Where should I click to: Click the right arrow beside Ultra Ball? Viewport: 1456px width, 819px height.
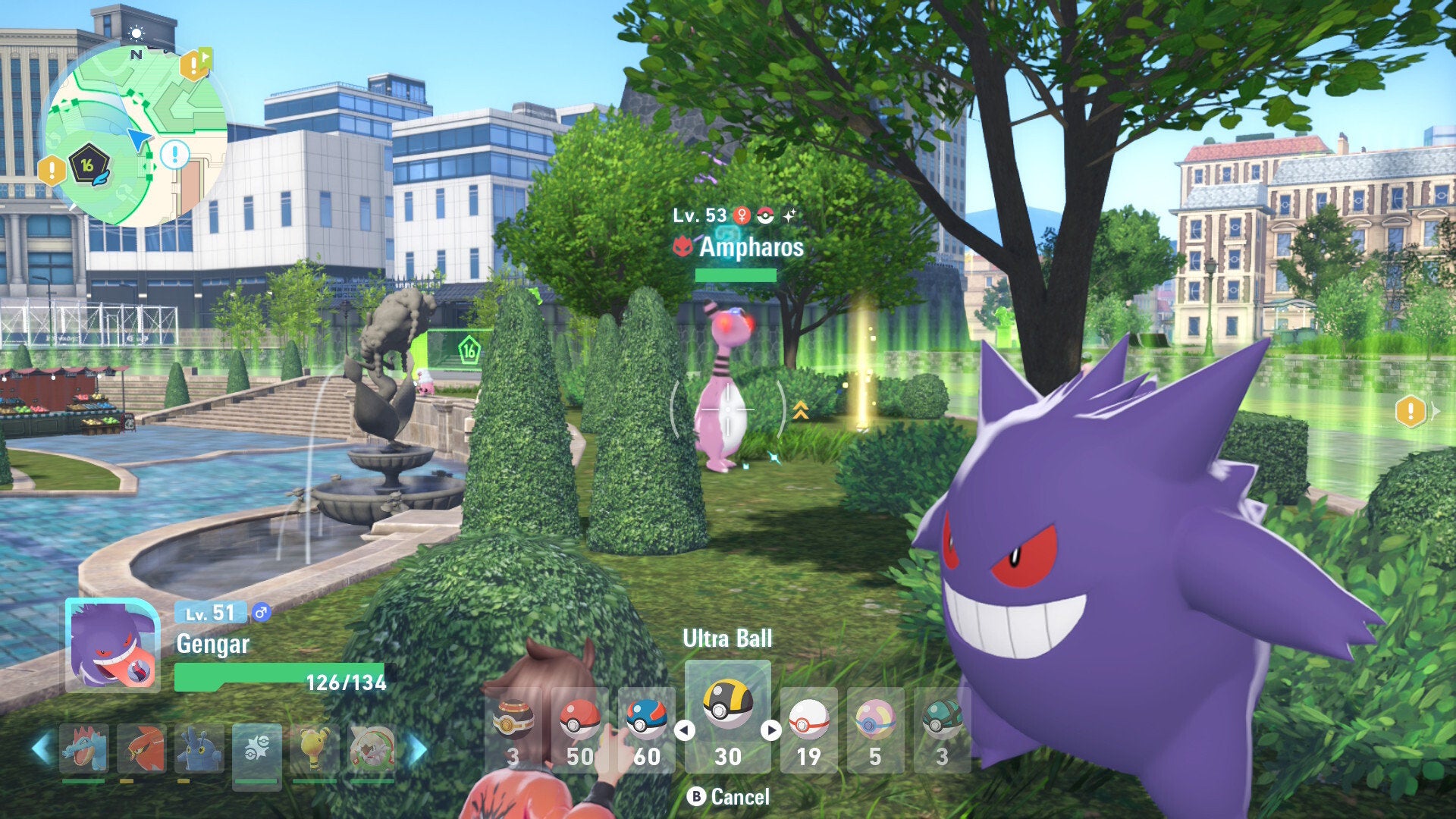point(771,730)
